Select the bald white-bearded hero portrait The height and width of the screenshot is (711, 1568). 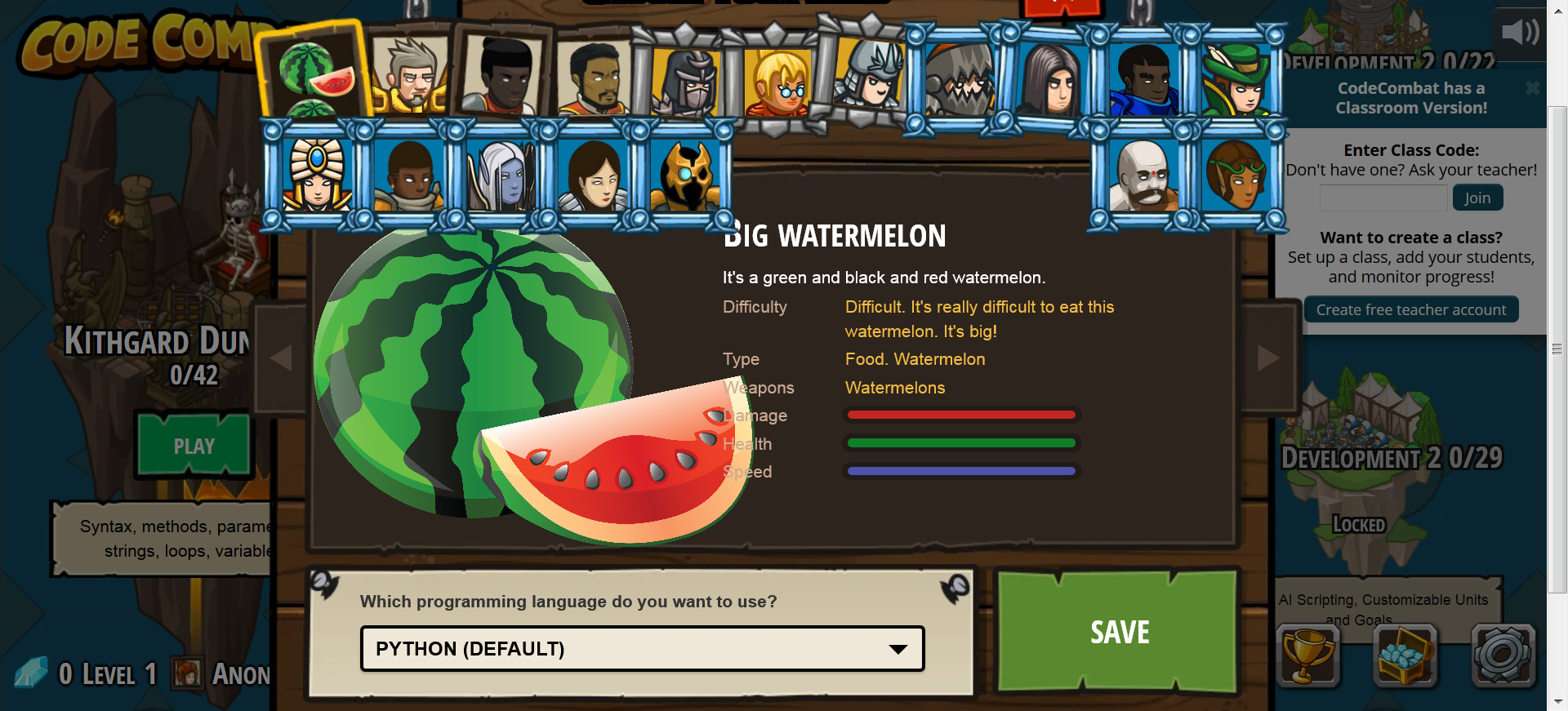(1143, 176)
